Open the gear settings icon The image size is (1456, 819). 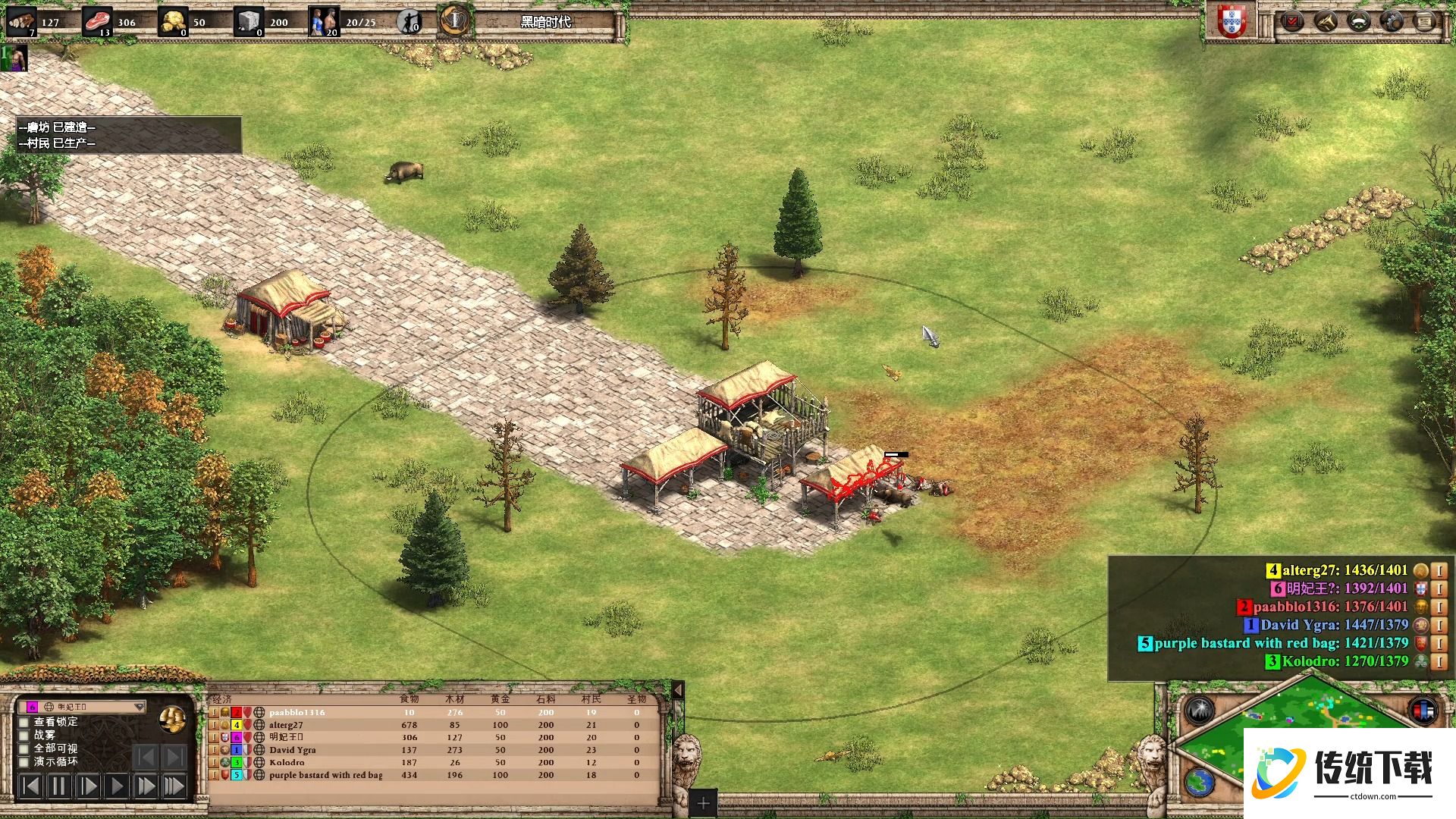pos(1392,20)
